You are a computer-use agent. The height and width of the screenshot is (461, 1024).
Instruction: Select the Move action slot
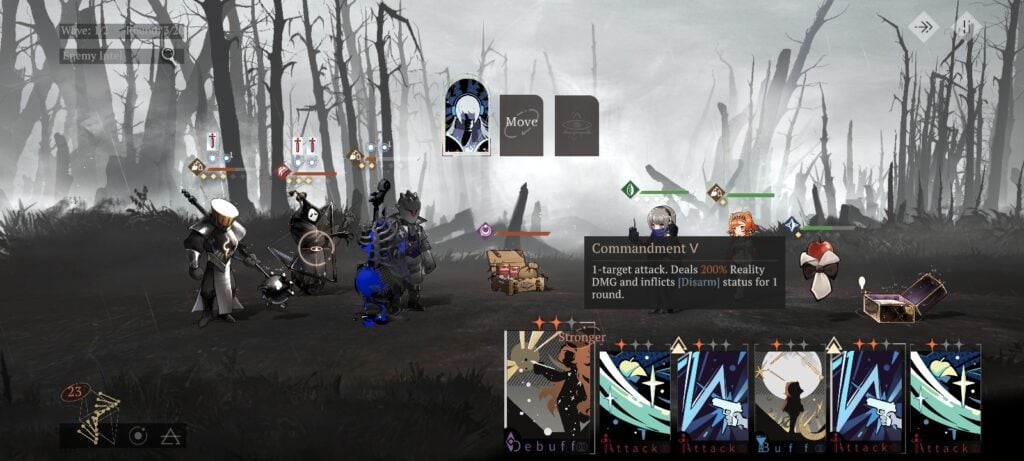click(521, 125)
